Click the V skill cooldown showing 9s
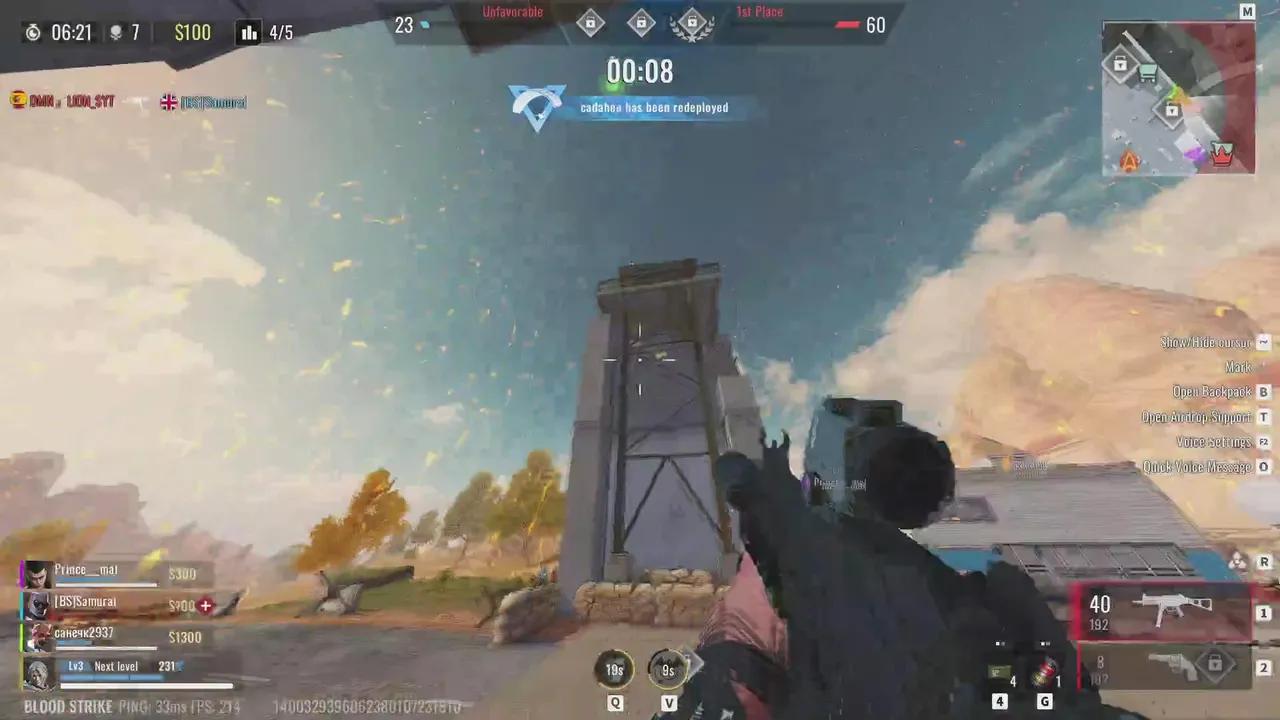 tap(668, 670)
